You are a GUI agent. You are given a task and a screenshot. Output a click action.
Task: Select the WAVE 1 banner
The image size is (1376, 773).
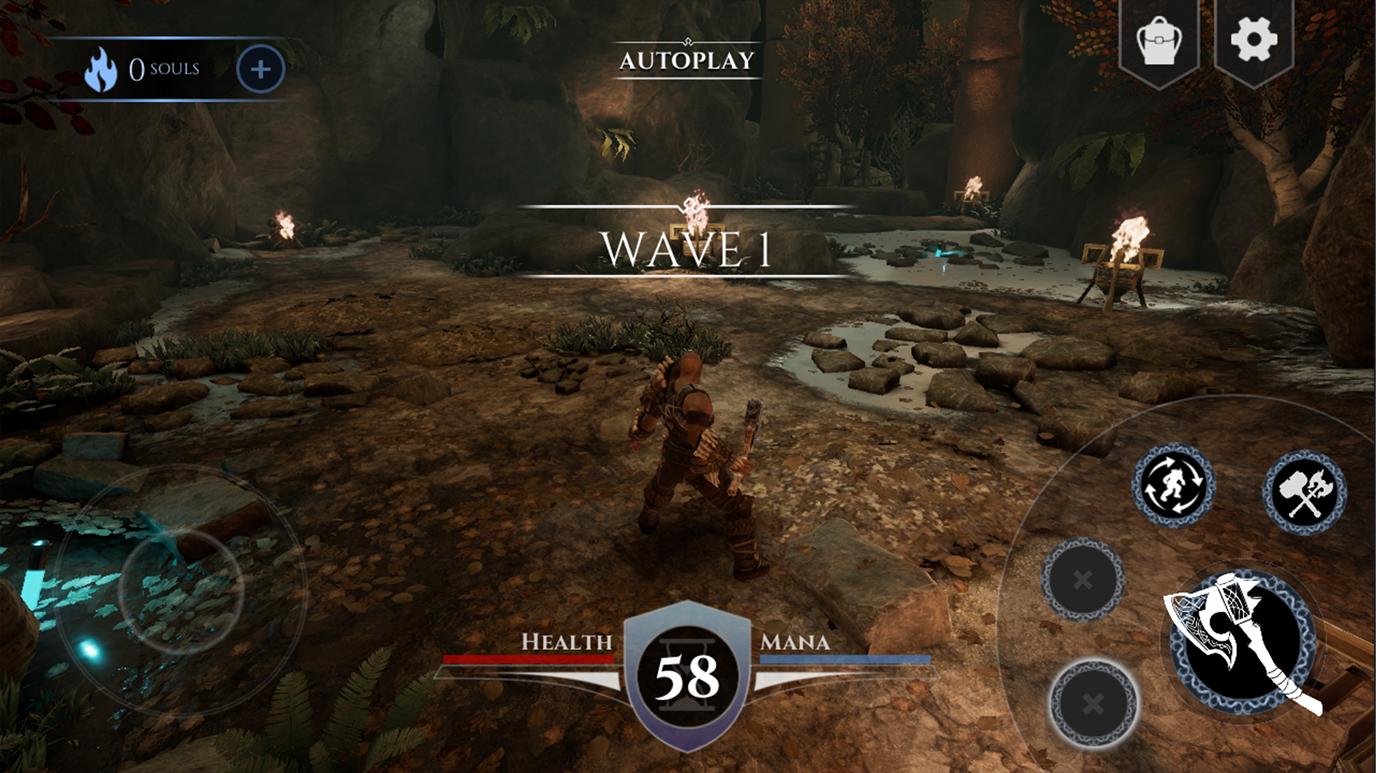686,248
